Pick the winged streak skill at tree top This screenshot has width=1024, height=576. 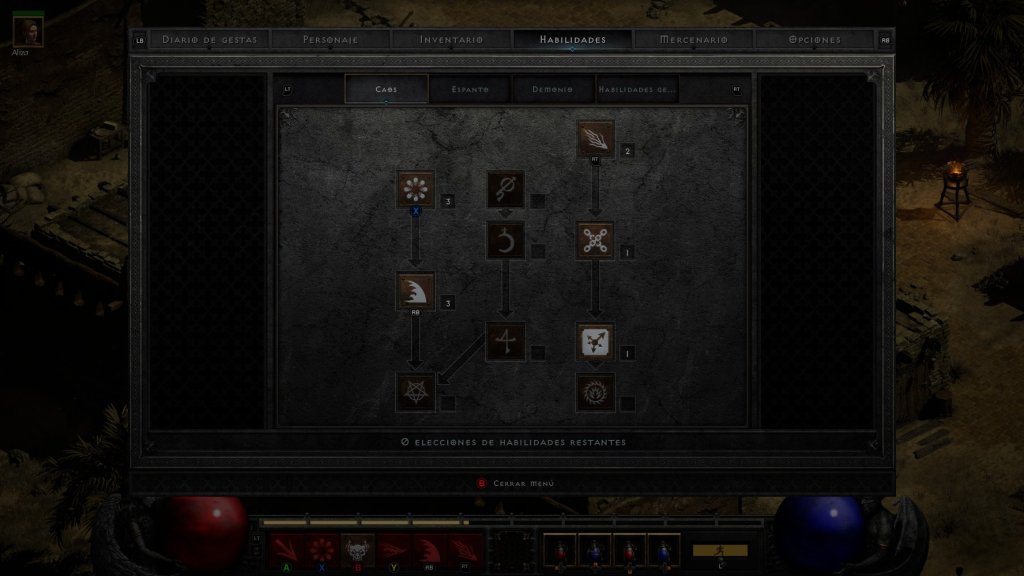(x=596, y=138)
